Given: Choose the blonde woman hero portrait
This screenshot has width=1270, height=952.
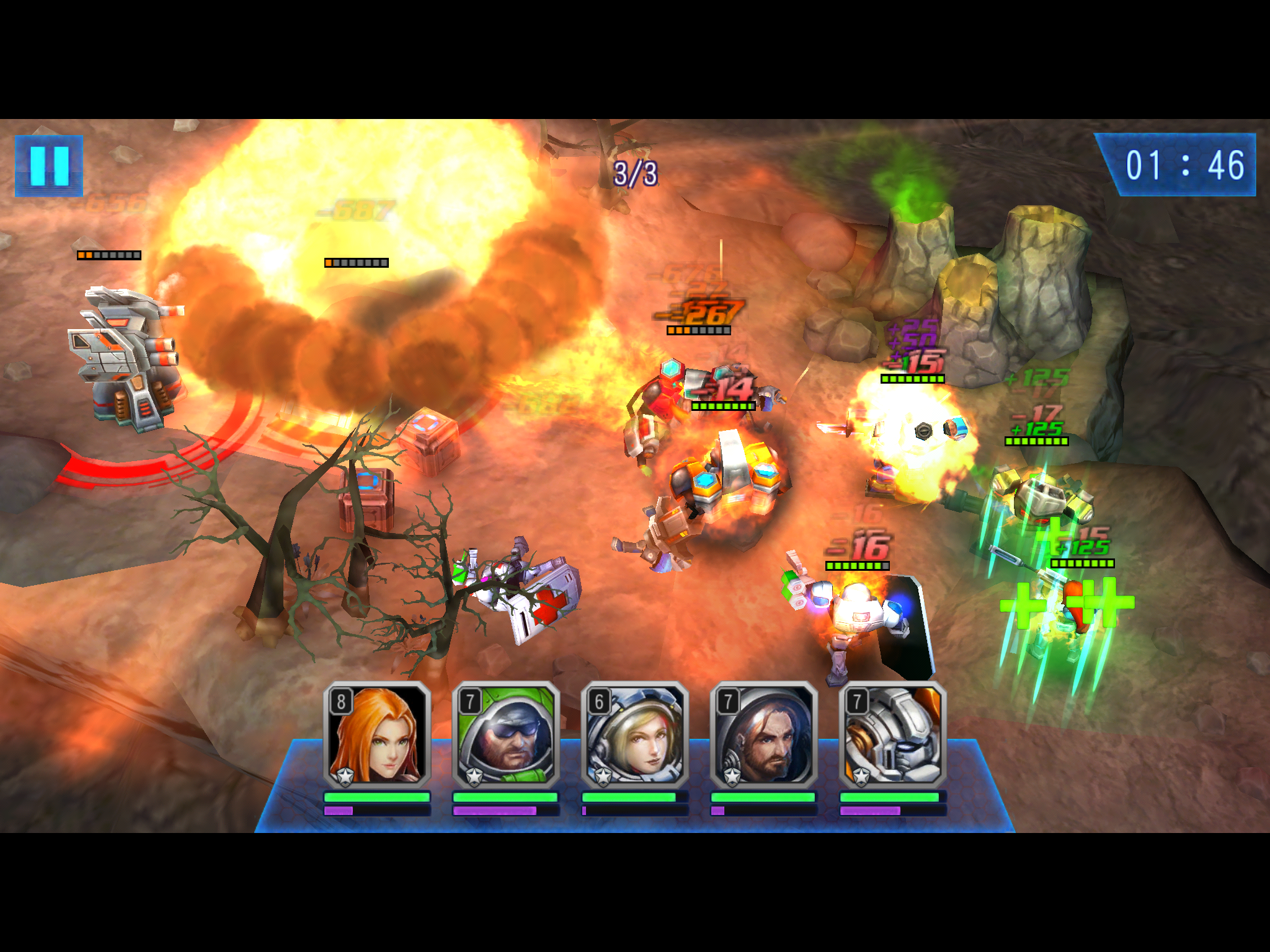Looking at the screenshot, I should [635, 736].
